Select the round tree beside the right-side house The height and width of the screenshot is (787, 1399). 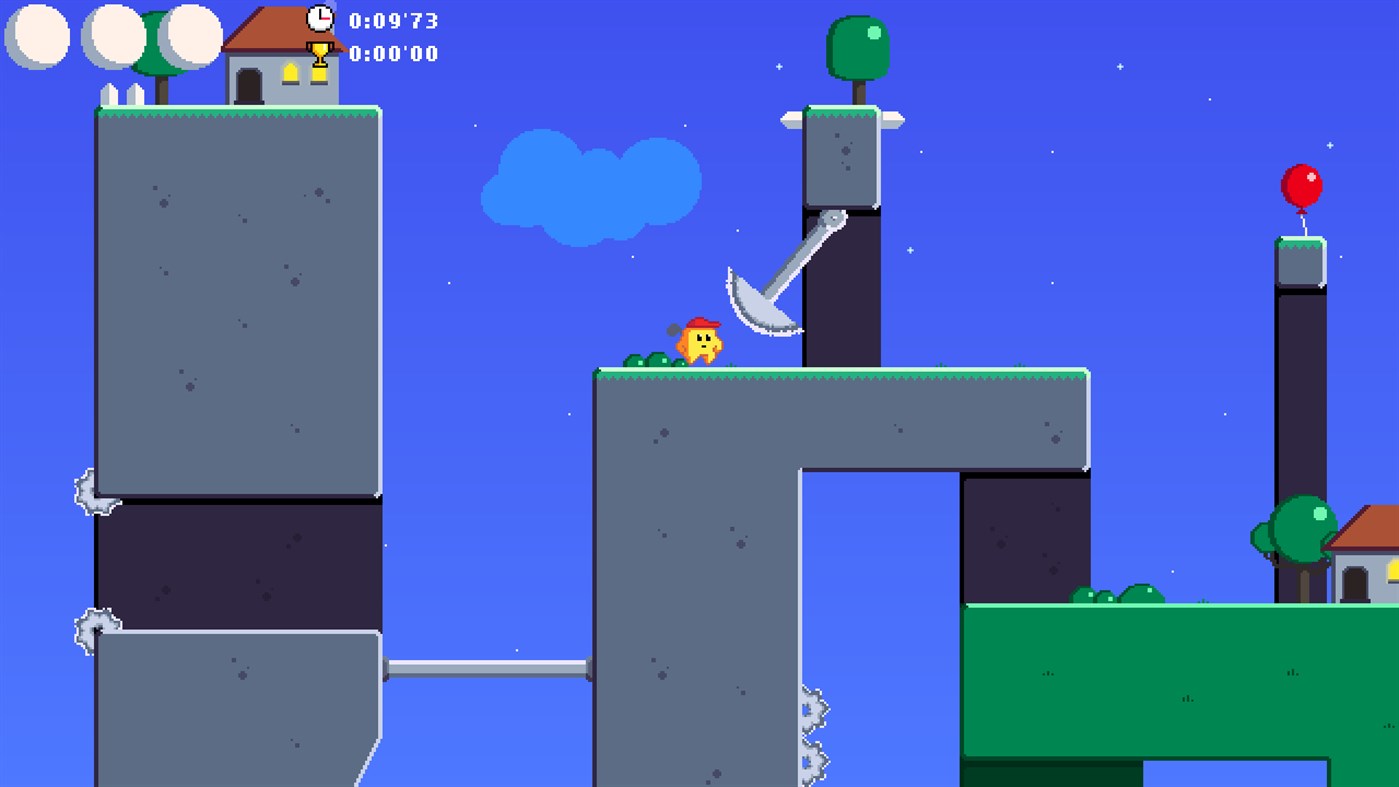click(1297, 530)
